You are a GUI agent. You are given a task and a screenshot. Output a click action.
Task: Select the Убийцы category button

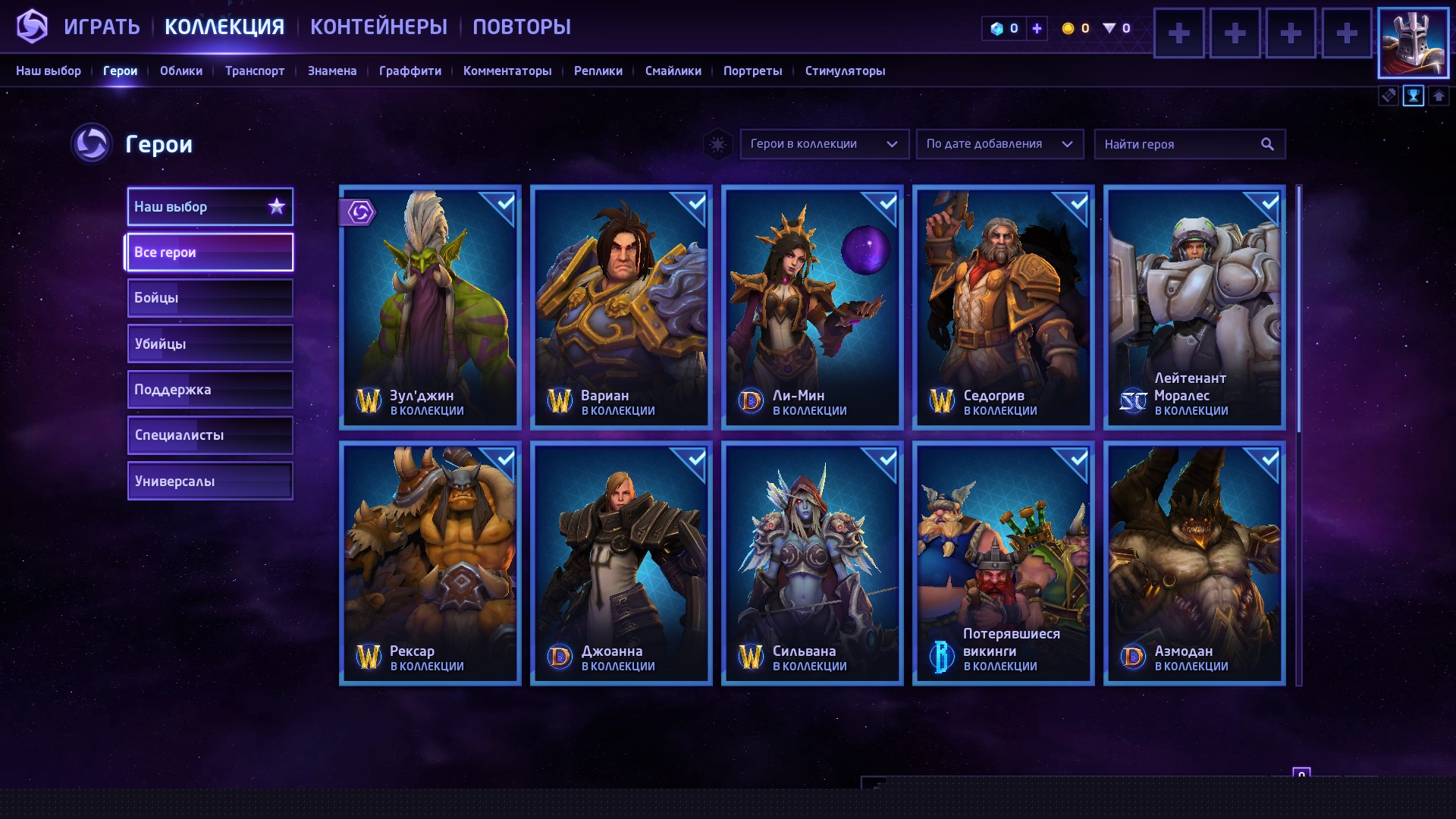point(210,343)
